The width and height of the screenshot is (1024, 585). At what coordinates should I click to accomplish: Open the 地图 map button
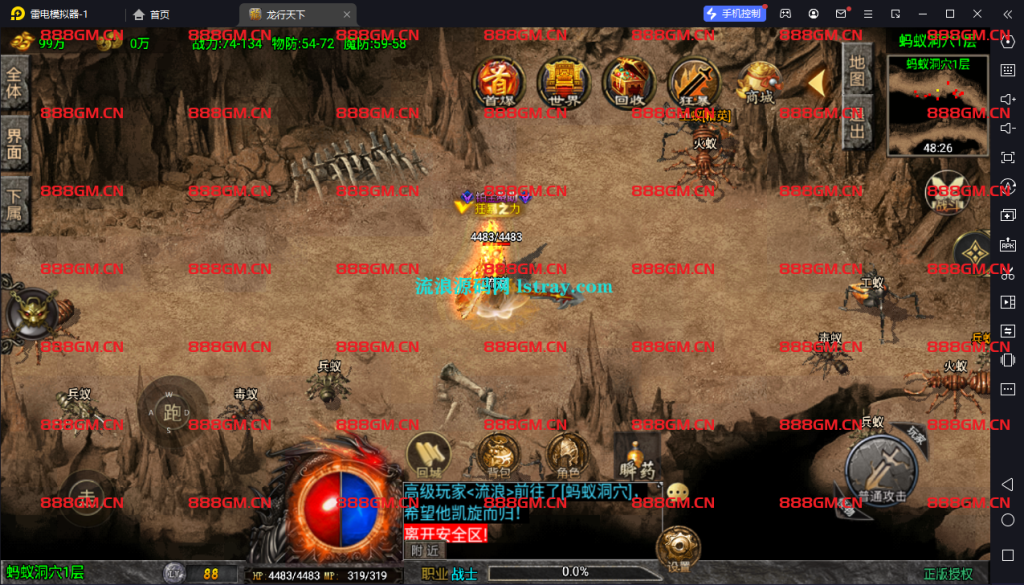coord(857,68)
